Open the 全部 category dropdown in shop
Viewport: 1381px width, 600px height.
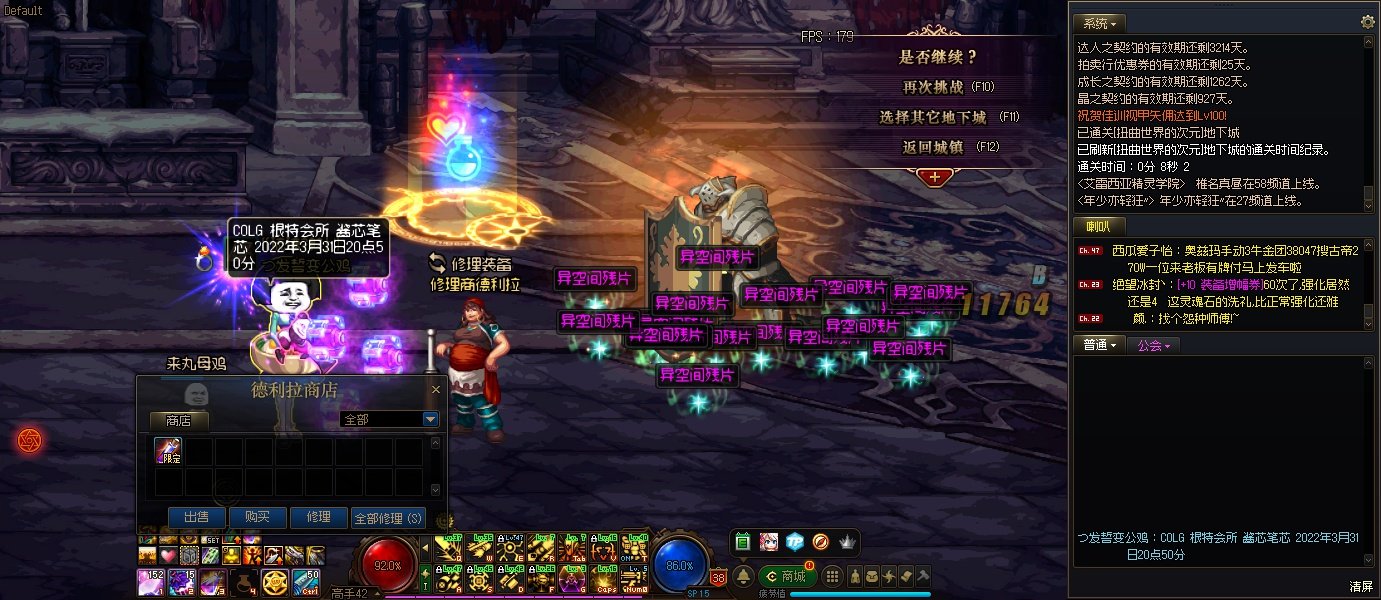(x=431, y=420)
